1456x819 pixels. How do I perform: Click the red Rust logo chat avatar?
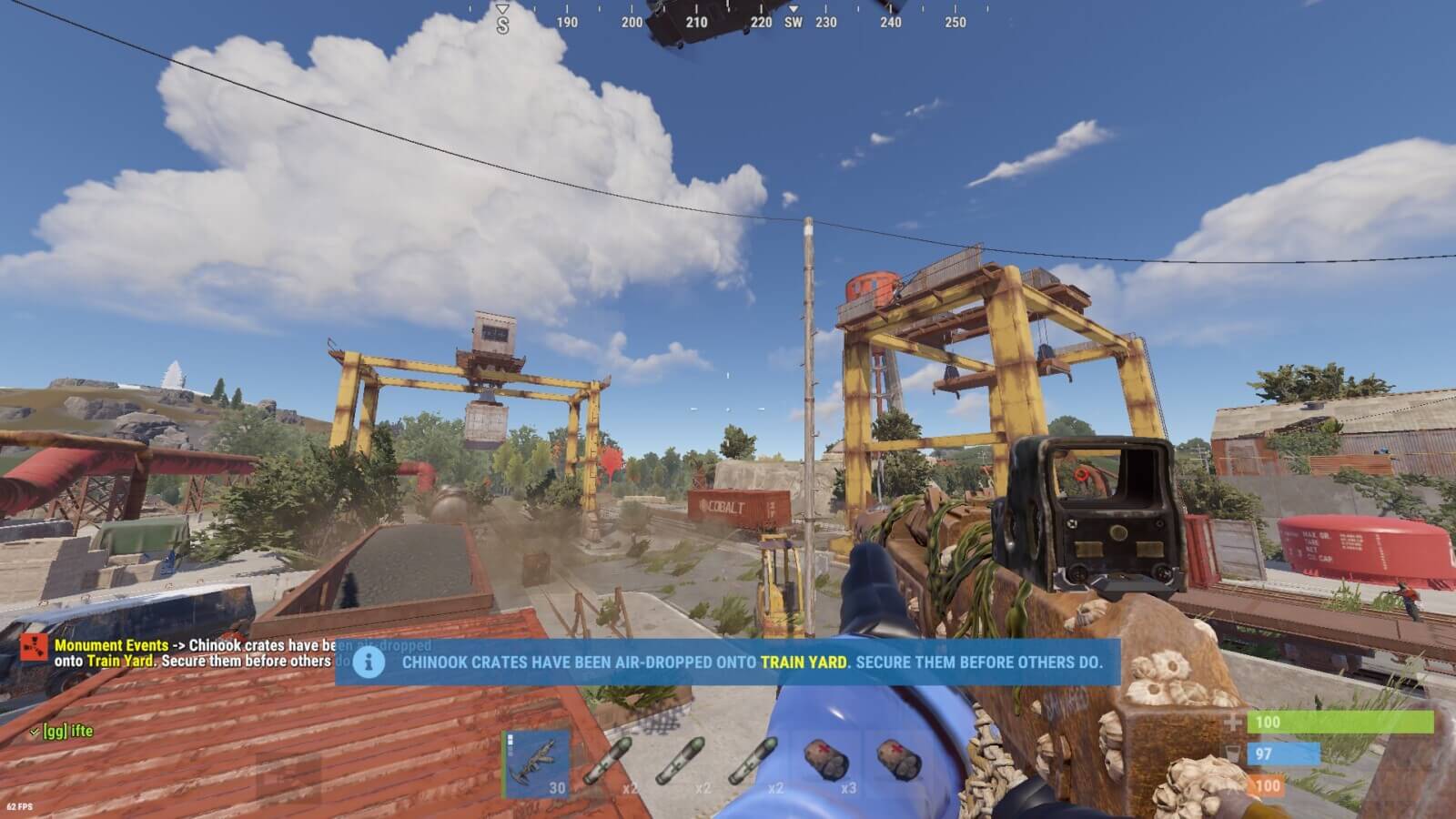35,648
